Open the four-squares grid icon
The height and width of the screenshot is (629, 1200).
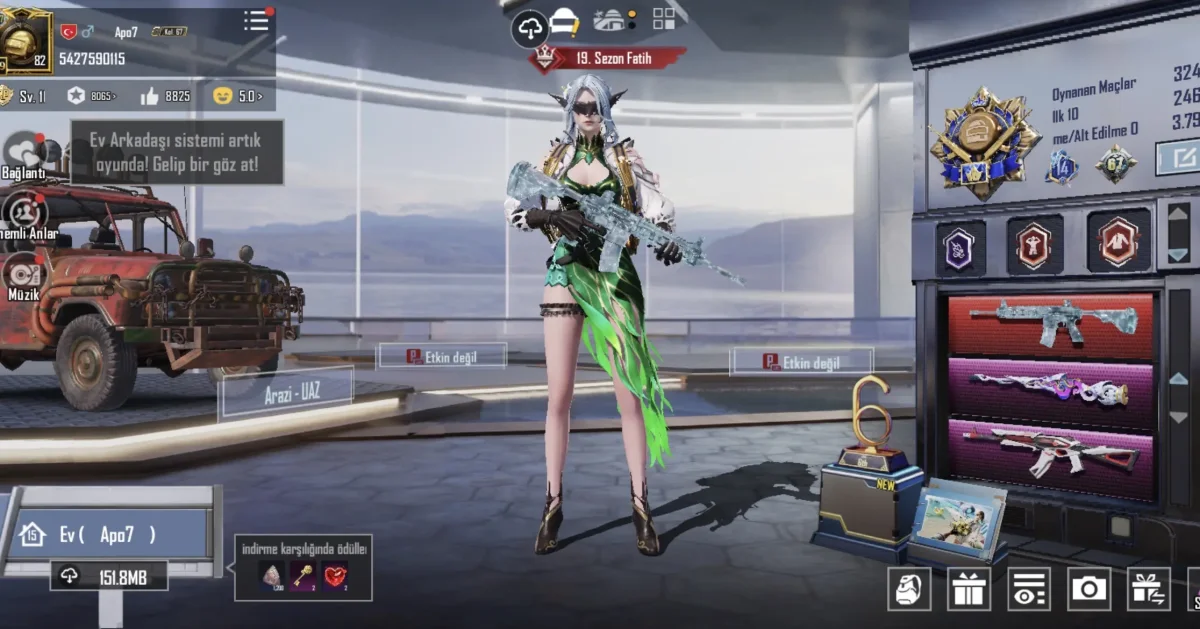click(664, 18)
